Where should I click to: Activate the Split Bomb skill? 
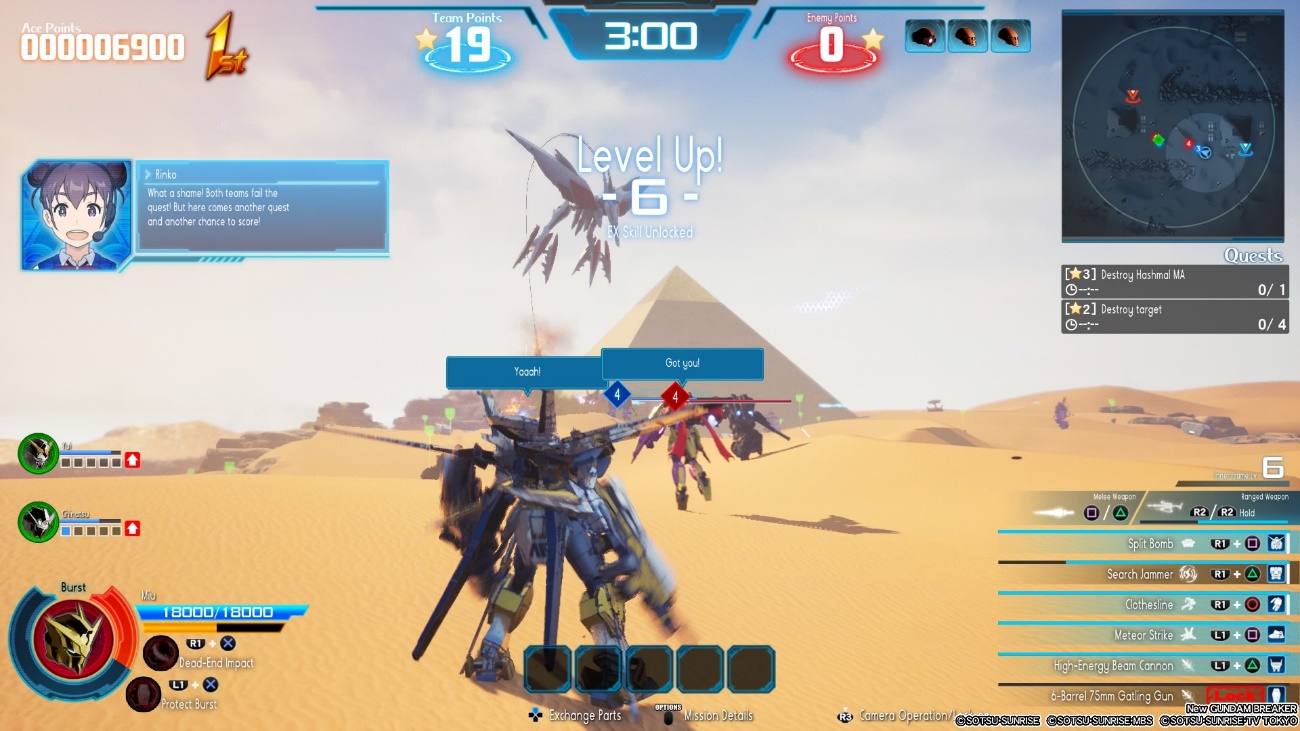tap(1150, 544)
